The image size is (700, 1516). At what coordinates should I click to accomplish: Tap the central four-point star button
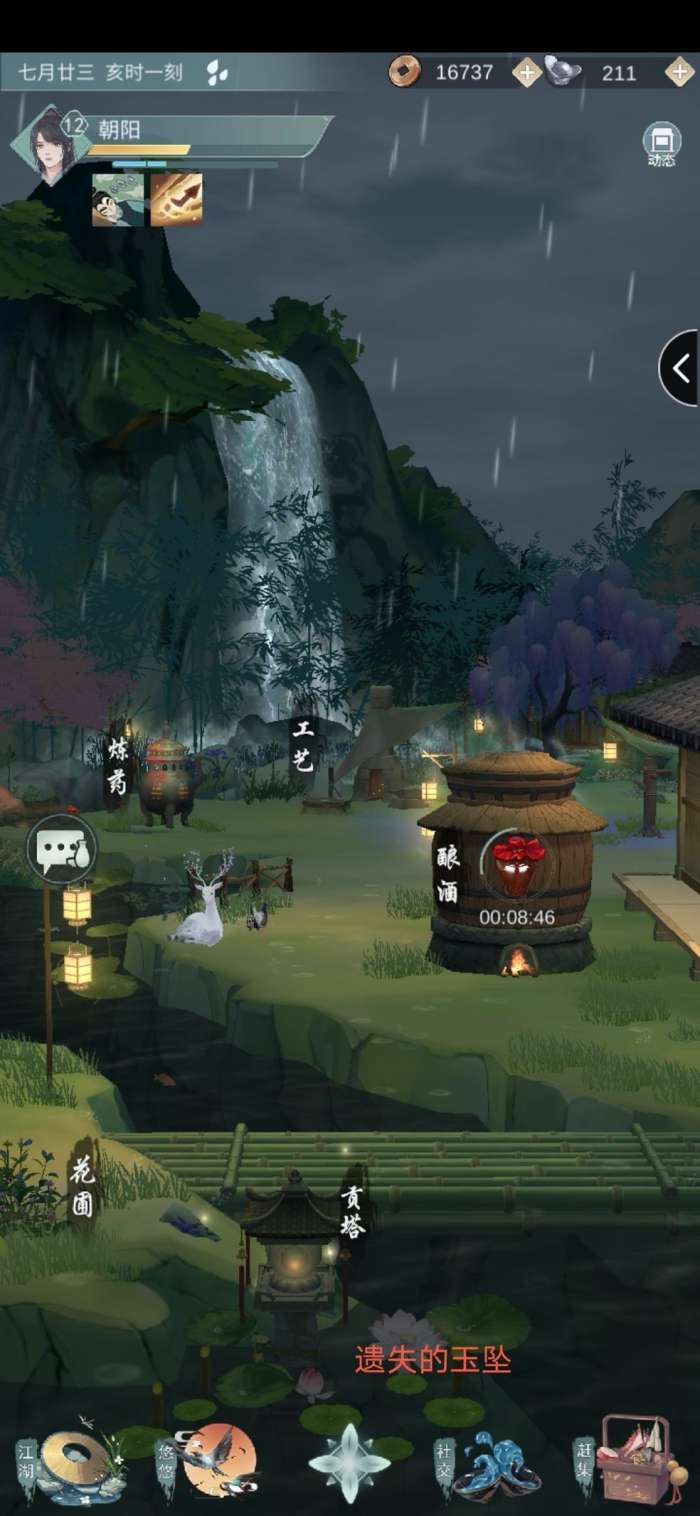(348, 1463)
